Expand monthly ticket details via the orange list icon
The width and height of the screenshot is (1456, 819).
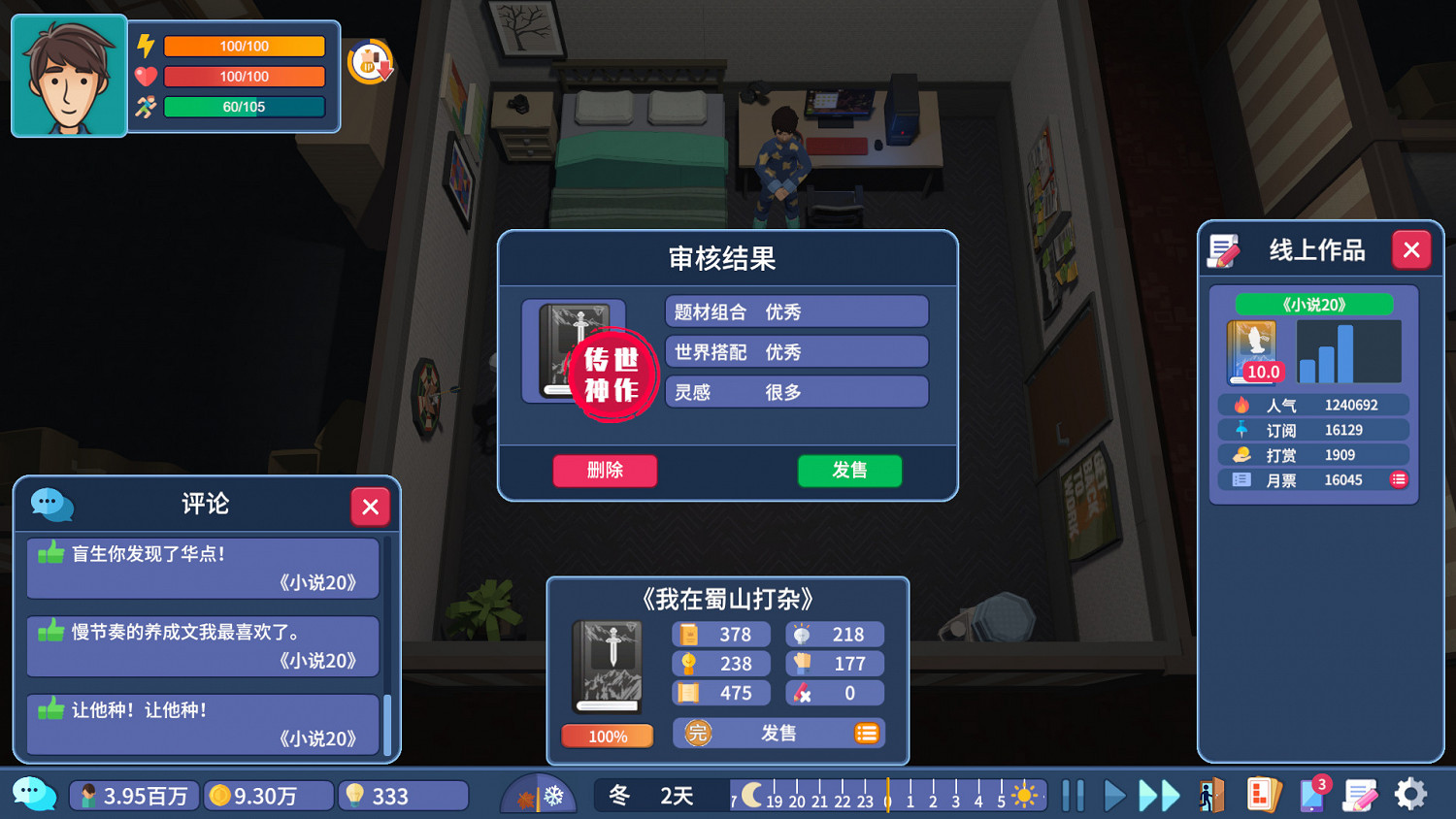(1398, 479)
